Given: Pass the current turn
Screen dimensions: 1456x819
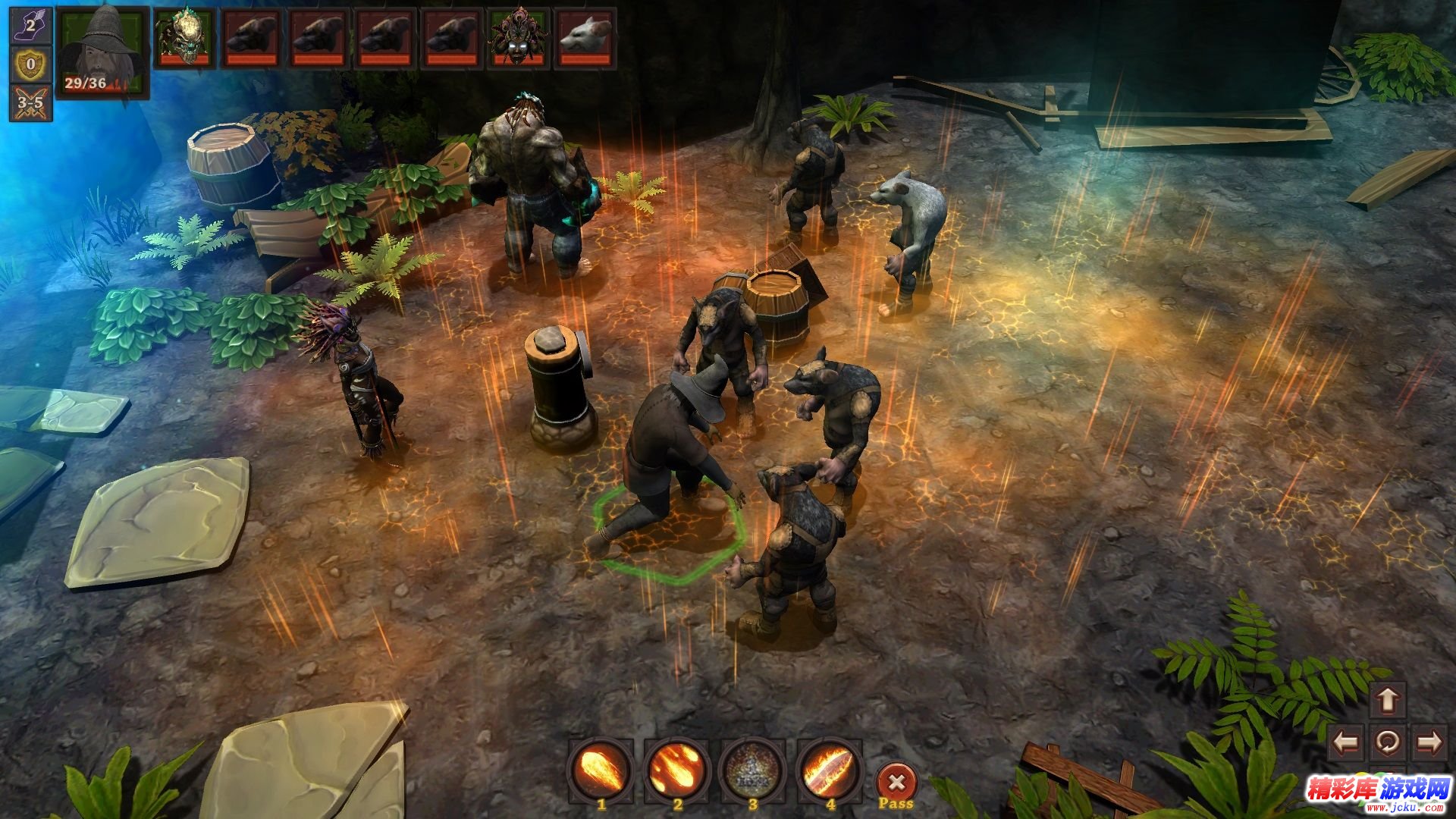Looking at the screenshot, I should pyautogui.click(x=896, y=783).
